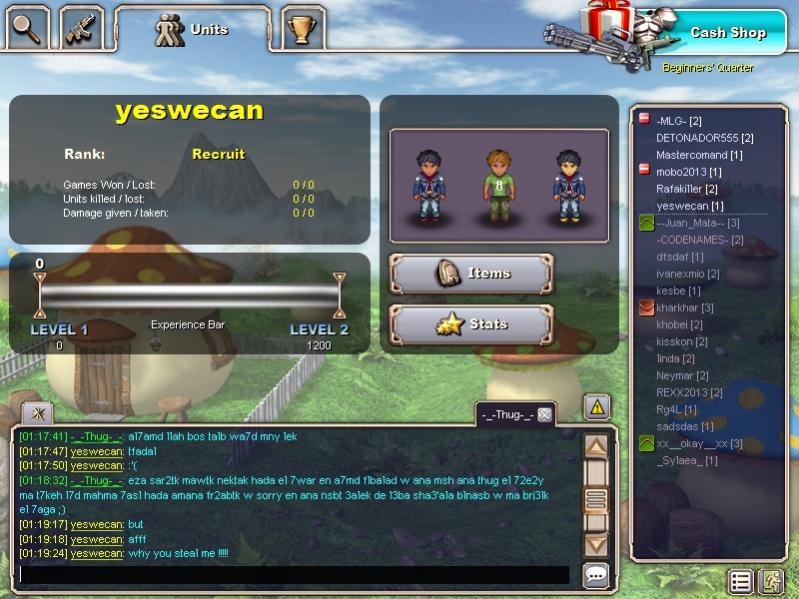Screen dimensions: 799x599
Task: Close the -_-Thug-_- chat tab
Action: click(544, 415)
